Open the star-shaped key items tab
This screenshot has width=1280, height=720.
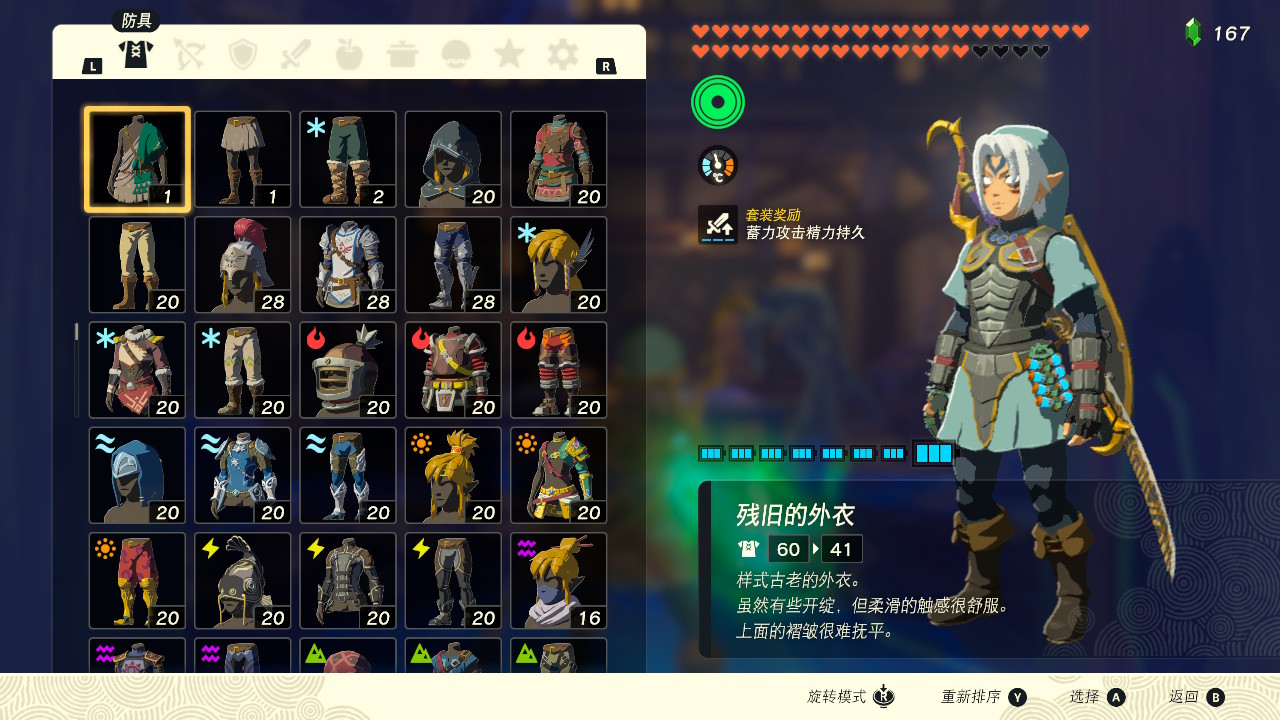[x=509, y=54]
